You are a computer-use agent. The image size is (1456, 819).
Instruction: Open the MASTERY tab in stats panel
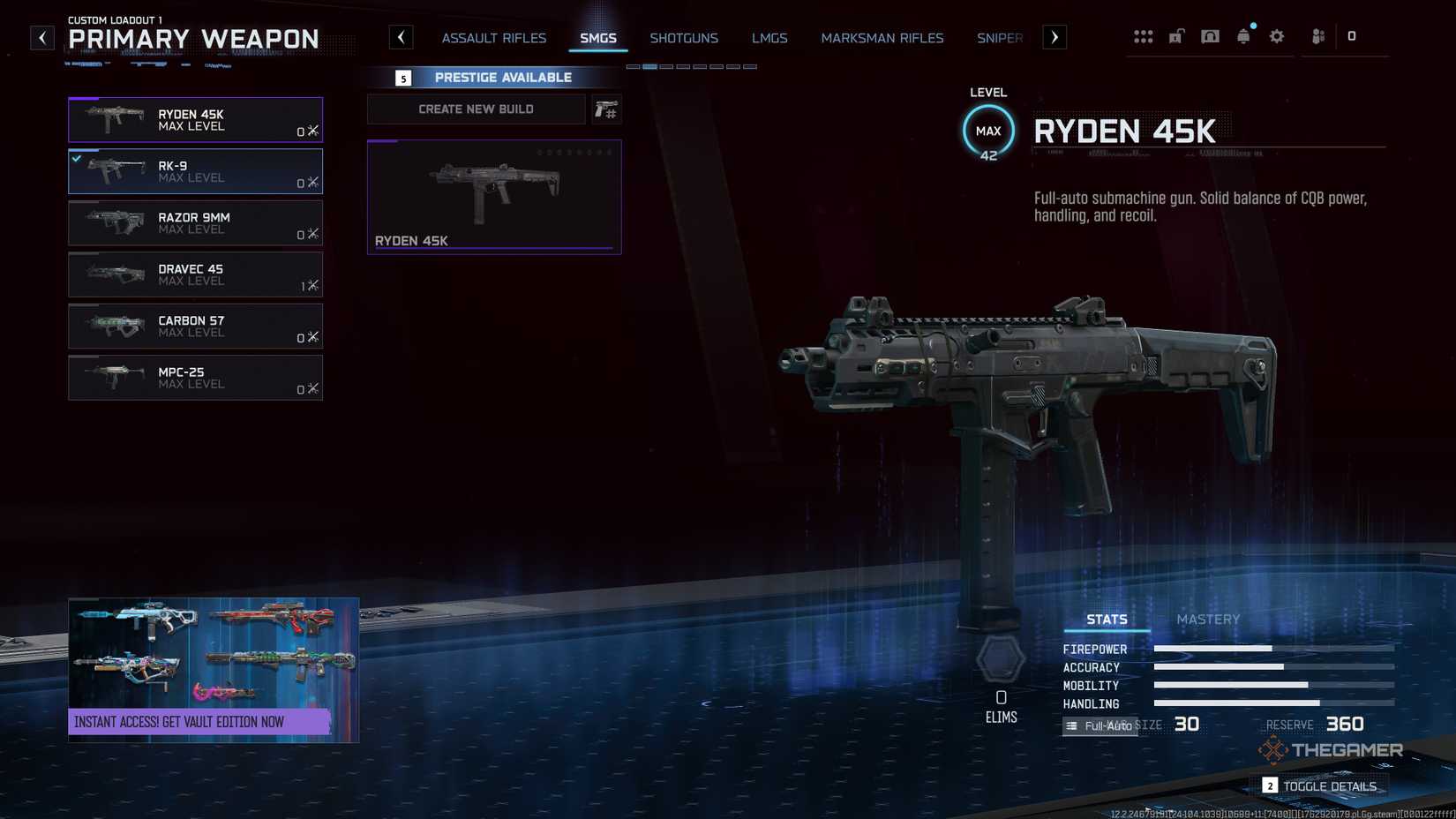pos(1207,619)
